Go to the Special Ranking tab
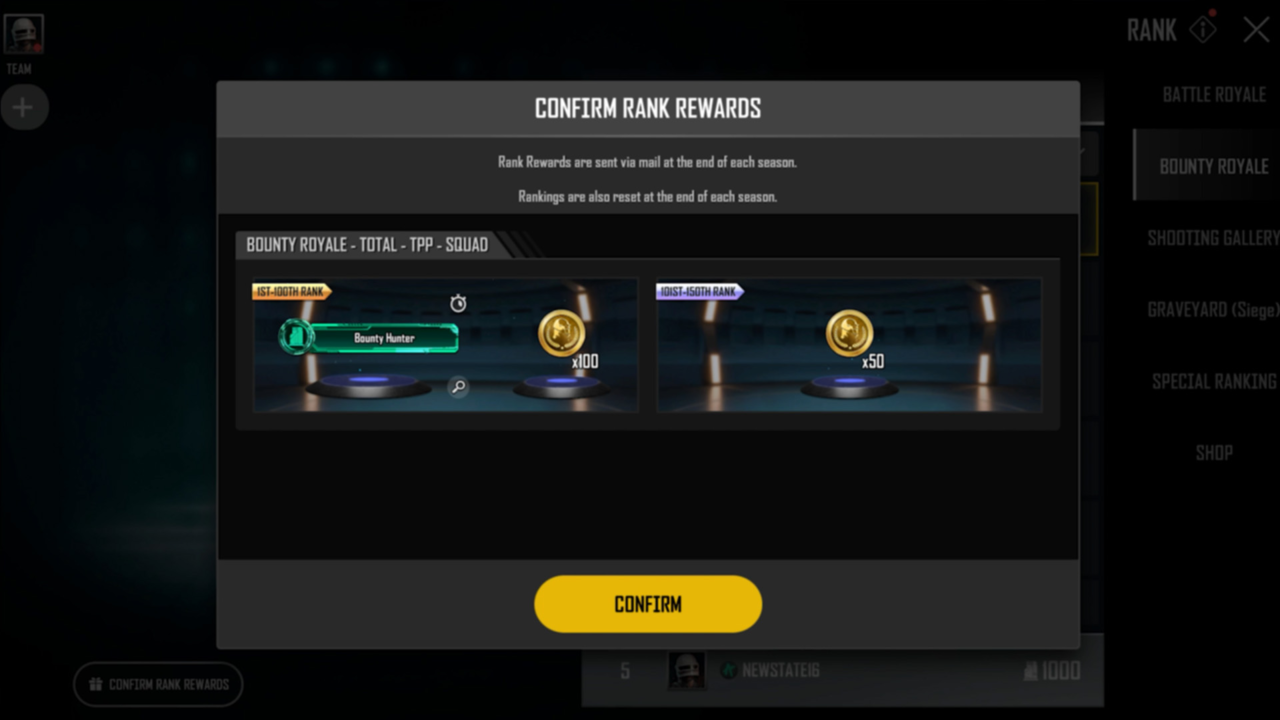 click(x=1213, y=381)
